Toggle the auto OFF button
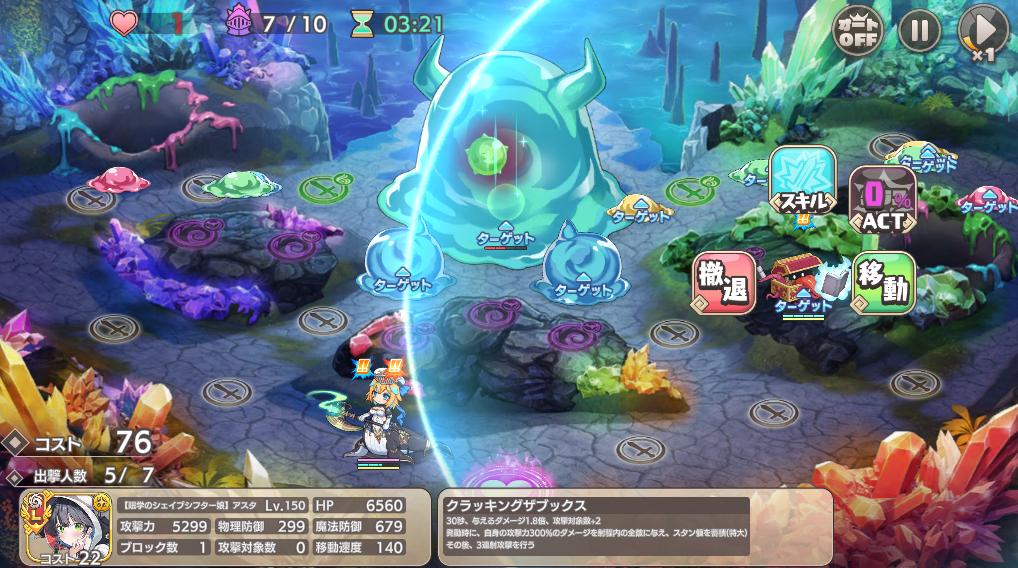 pyautogui.click(x=859, y=30)
